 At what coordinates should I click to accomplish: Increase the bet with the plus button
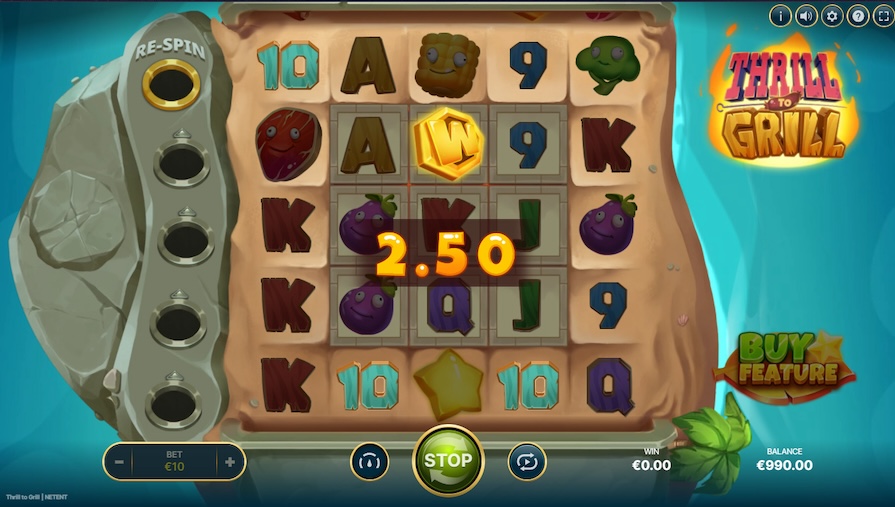[230, 462]
